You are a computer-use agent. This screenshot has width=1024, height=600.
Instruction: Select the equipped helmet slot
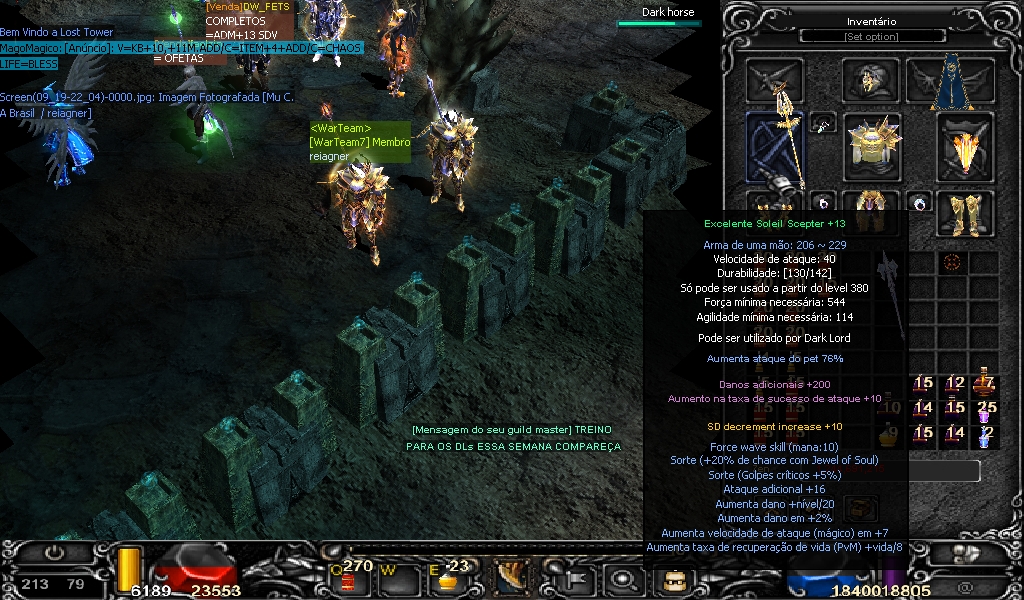click(870, 81)
